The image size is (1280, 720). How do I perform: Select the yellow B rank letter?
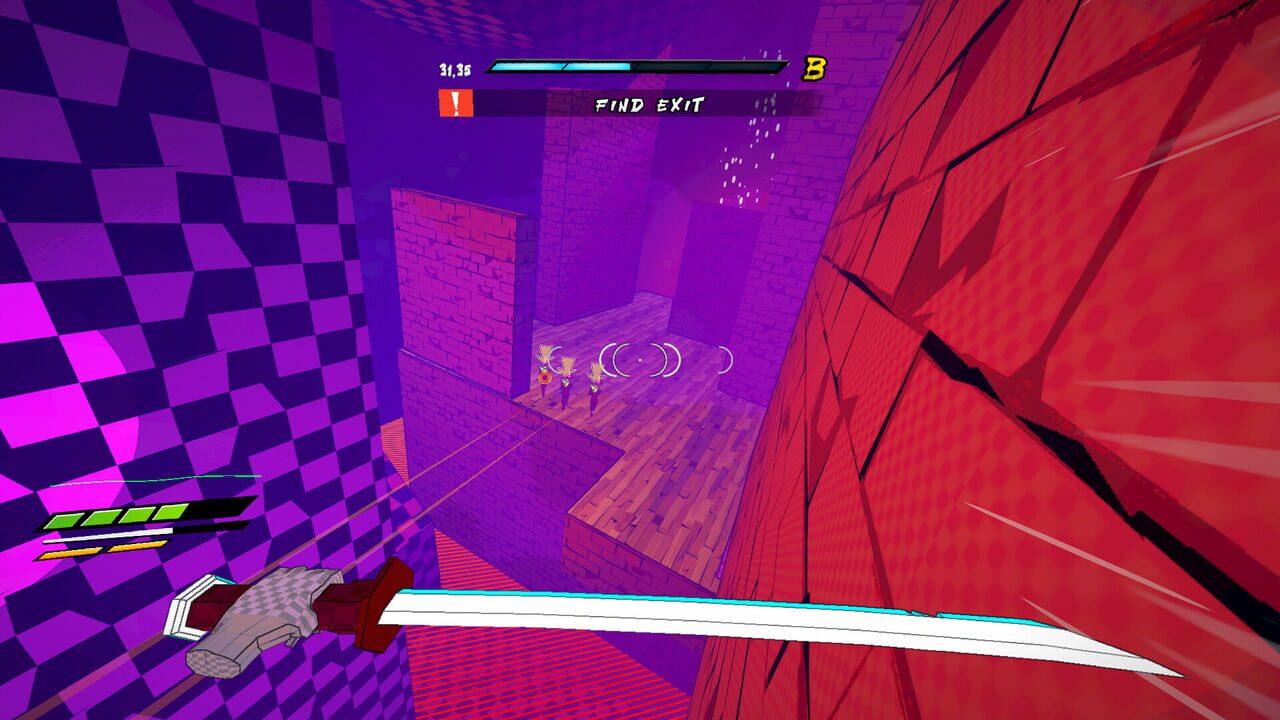(816, 69)
